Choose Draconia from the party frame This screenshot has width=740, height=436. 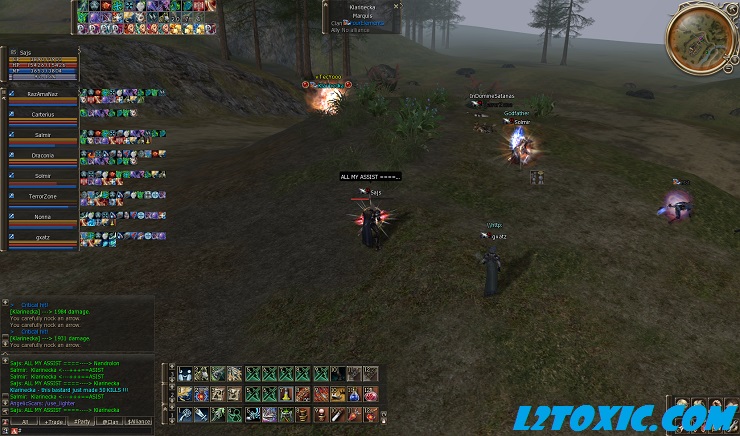(42, 155)
